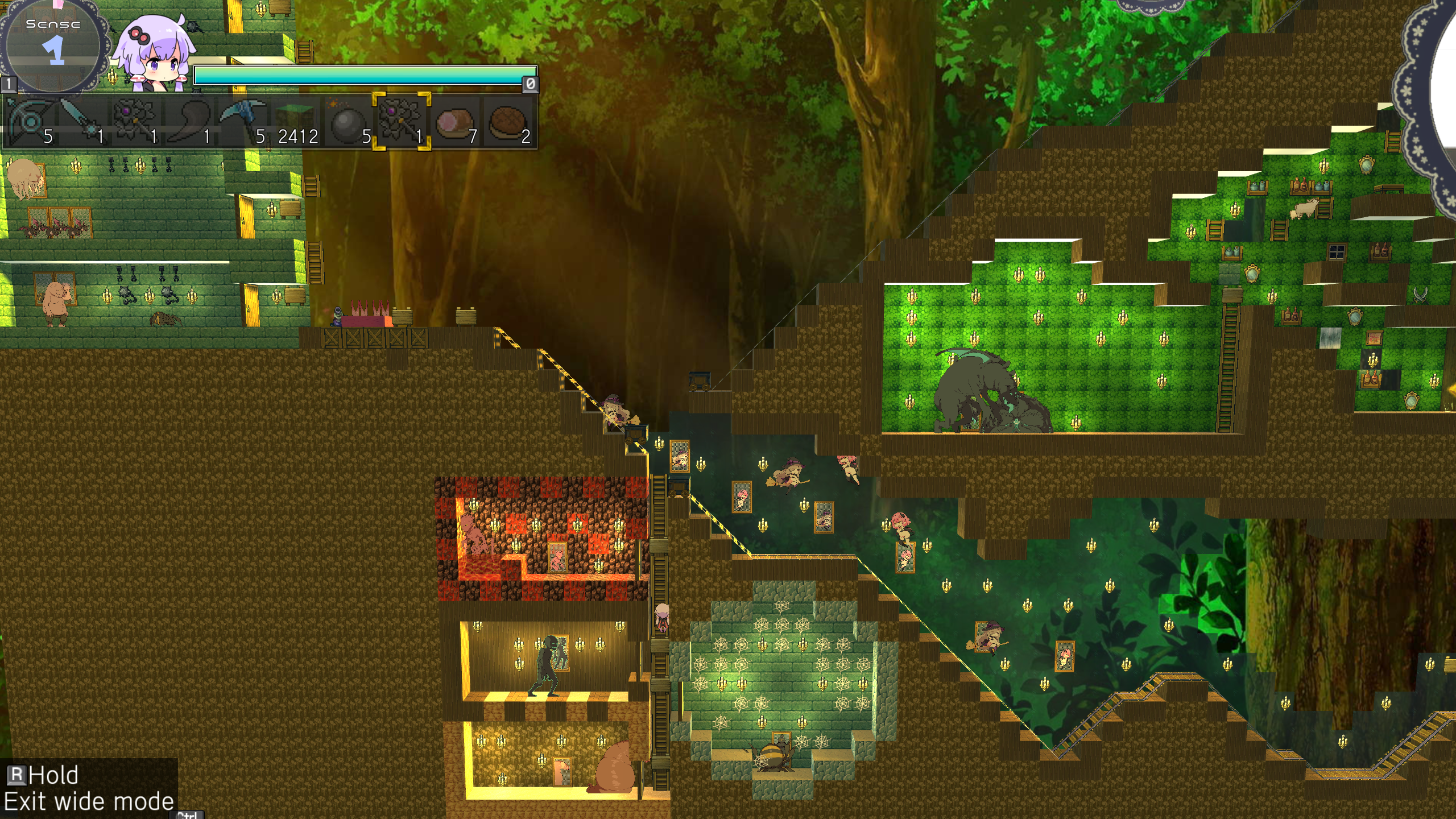Select the dark curved horn slot
Screen dimensions: 1456x819
[188, 122]
